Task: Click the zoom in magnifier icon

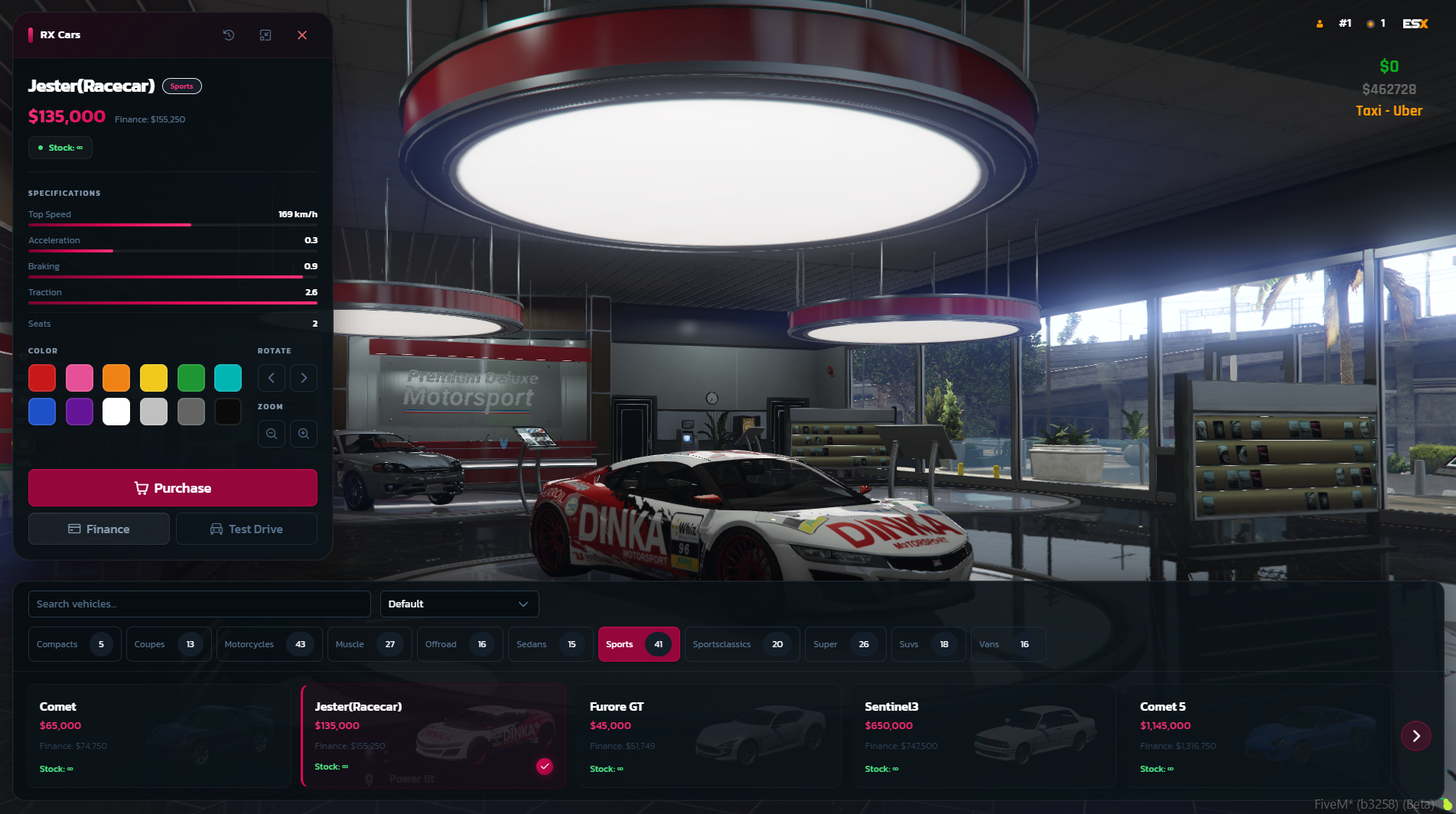Action: 304,434
